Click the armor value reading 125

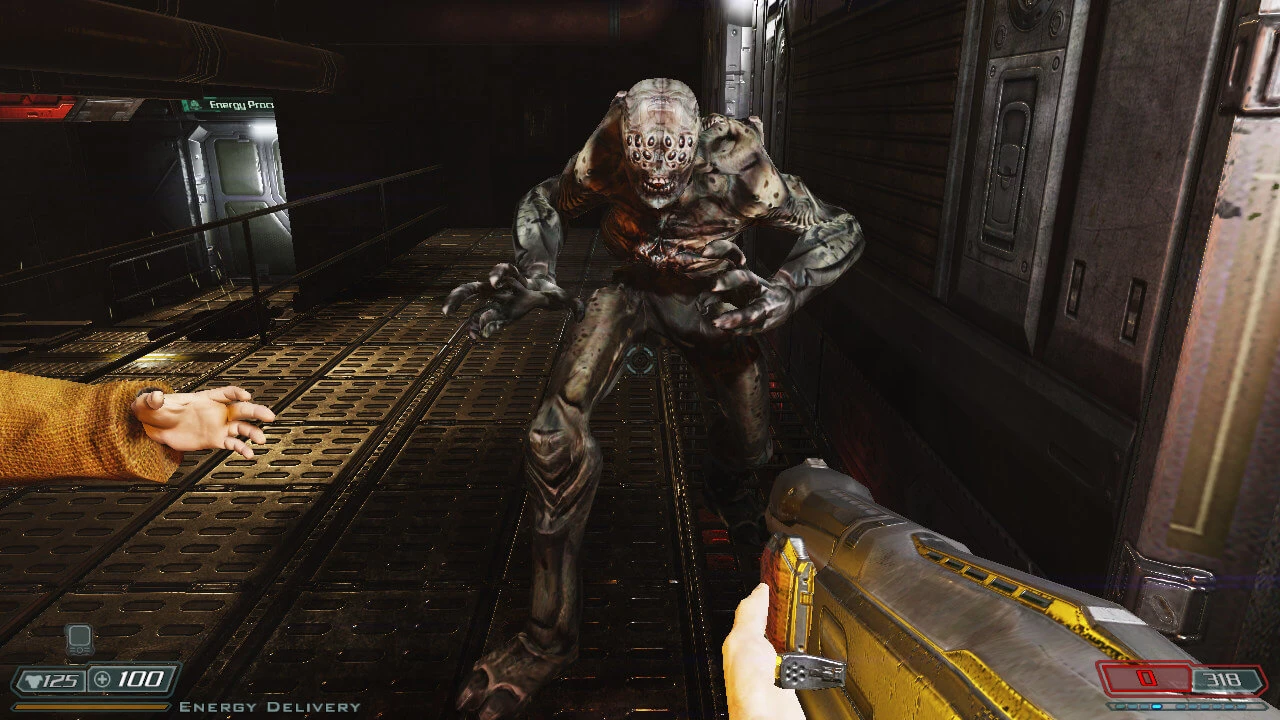[61, 678]
